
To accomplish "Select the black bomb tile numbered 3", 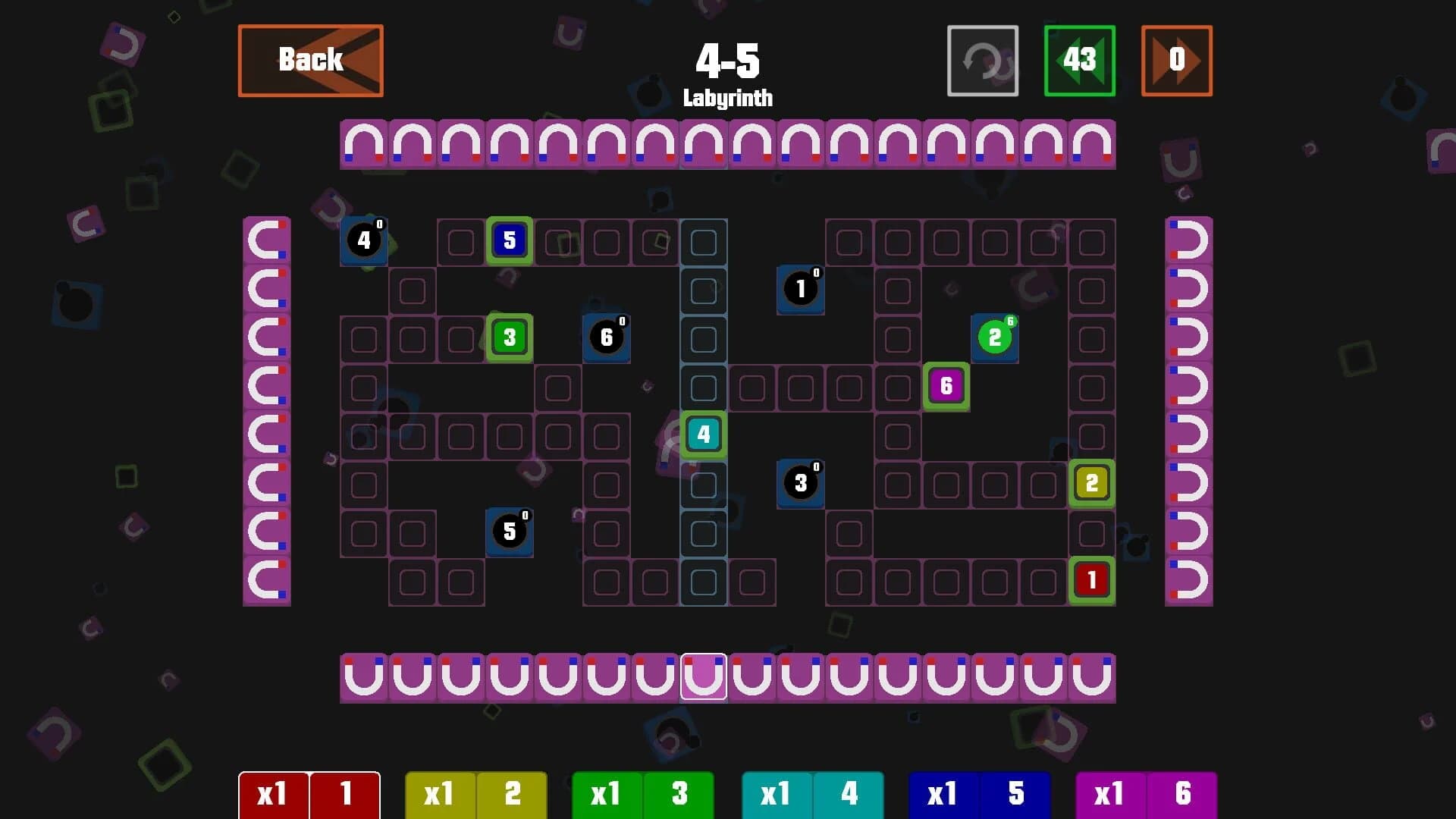I will (x=799, y=483).
